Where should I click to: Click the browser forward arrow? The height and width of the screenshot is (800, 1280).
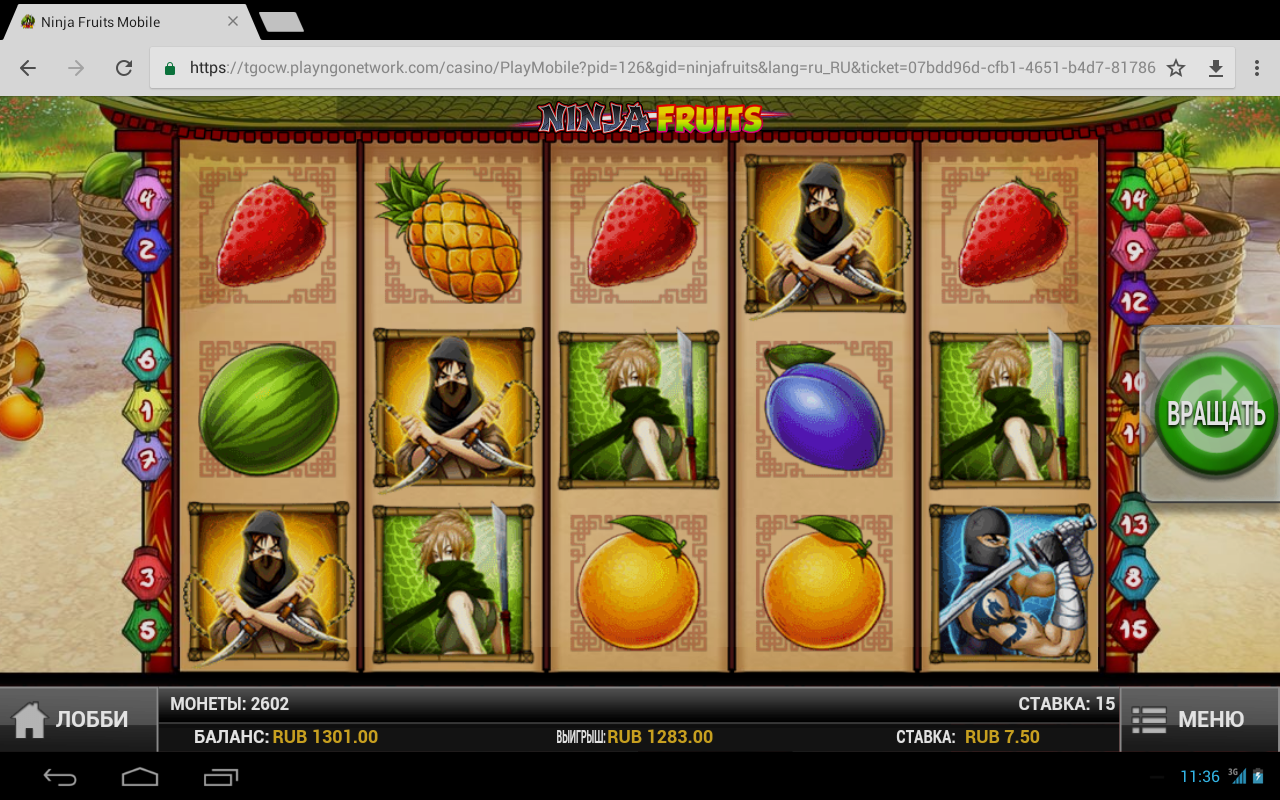pyautogui.click(x=75, y=67)
